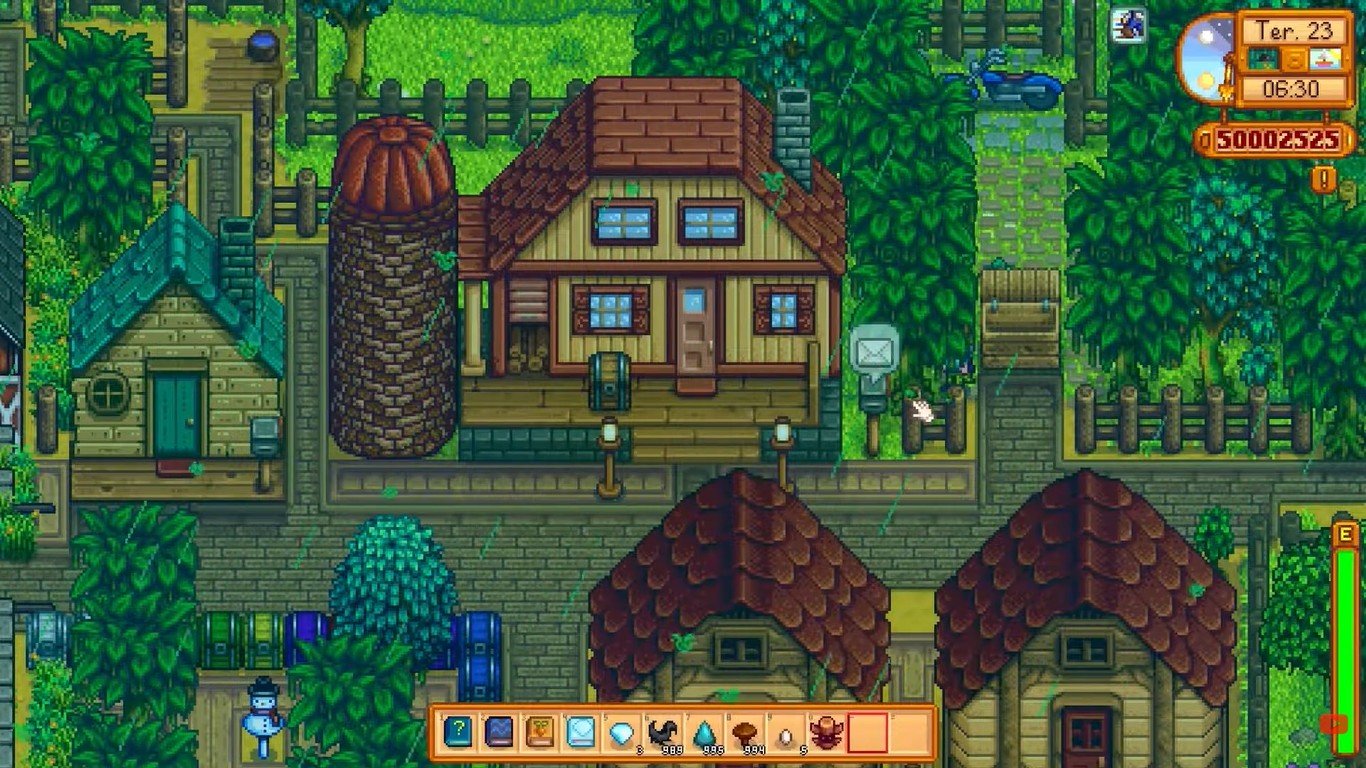This screenshot has width=1366, height=768.
Task: Click the clock showing 06:30
Action: coord(1293,87)
